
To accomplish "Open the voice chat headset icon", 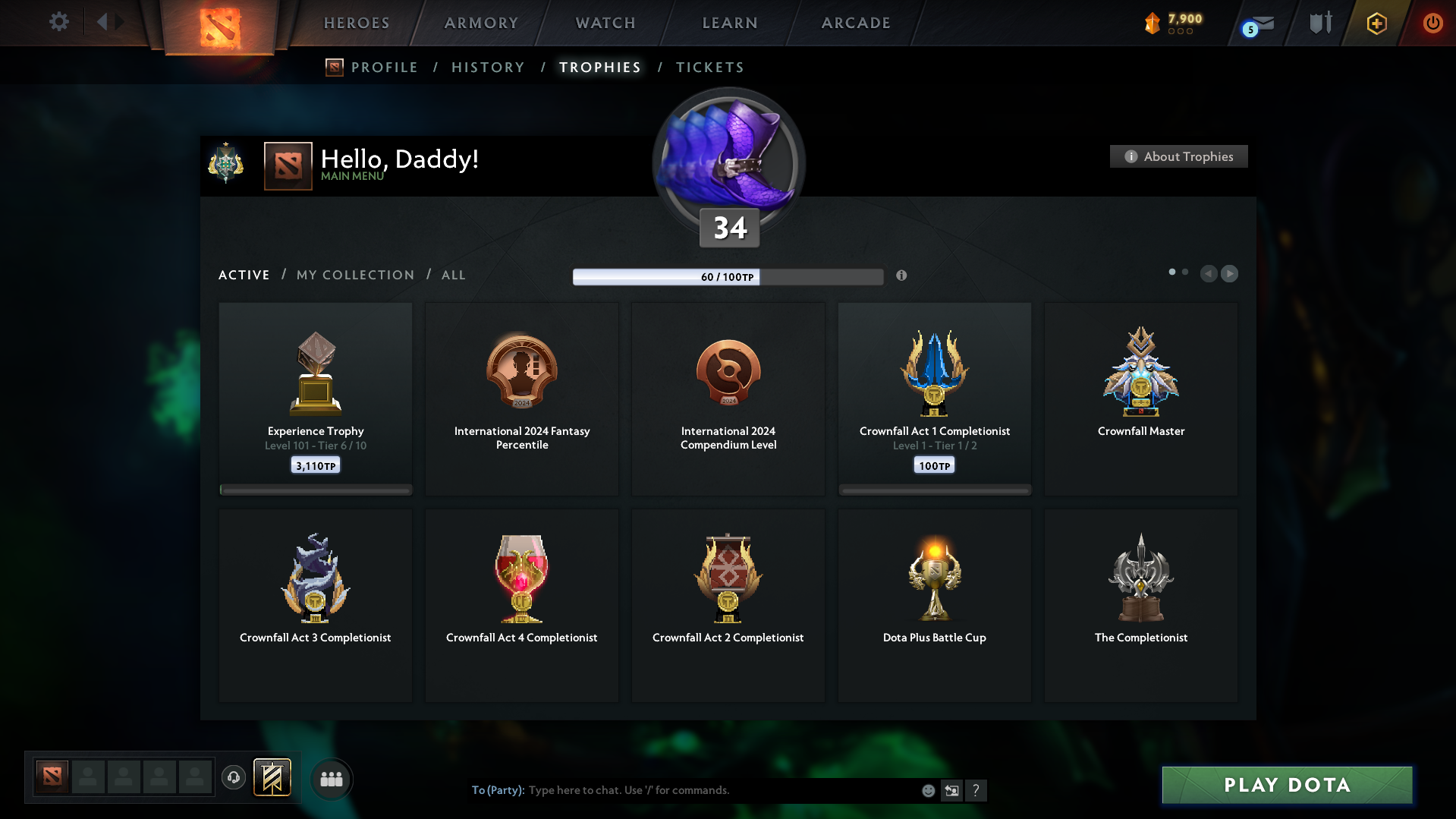I will point(233,778).
